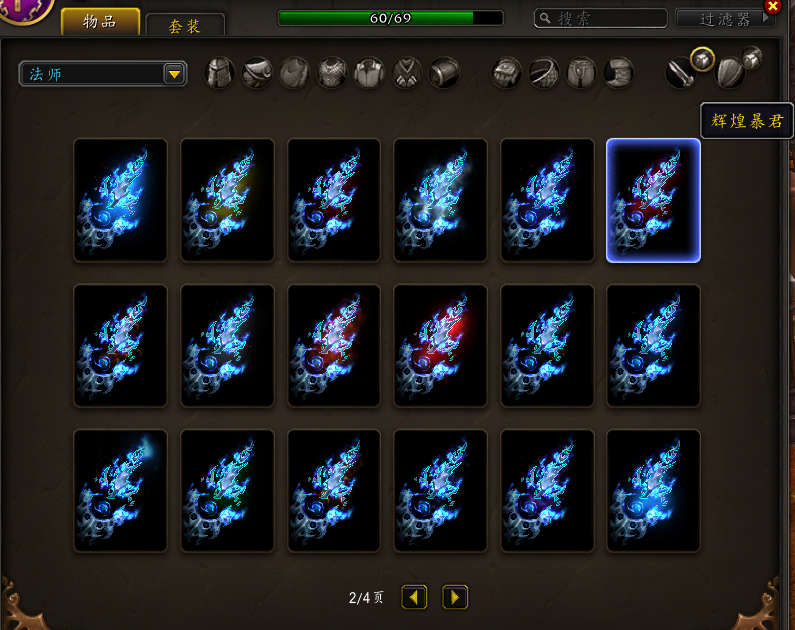795x630 pixels.
Task: Select the highlighted weapon appearance card
Action: 653,200
